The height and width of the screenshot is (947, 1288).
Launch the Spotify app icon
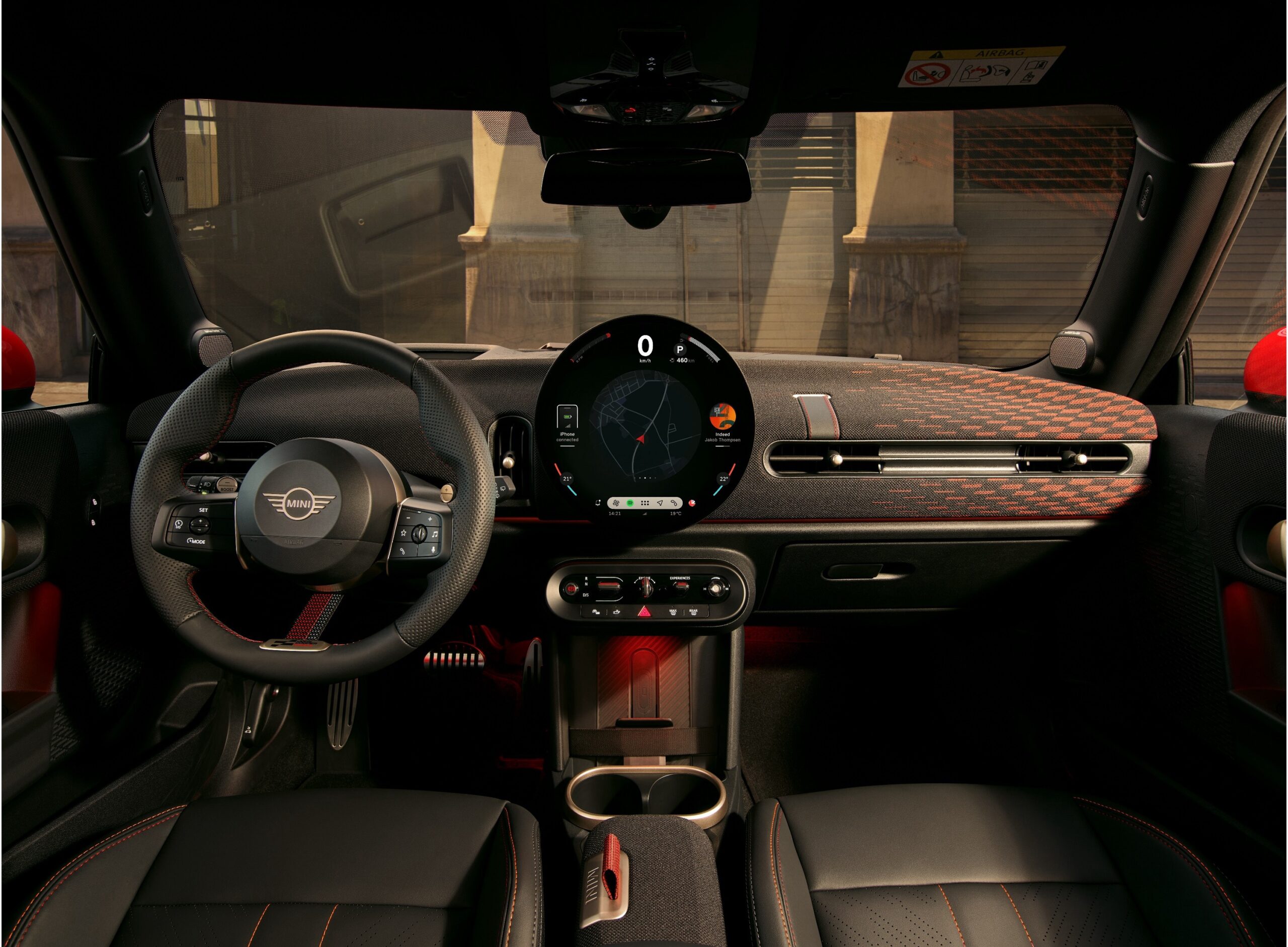pos(630,503)
